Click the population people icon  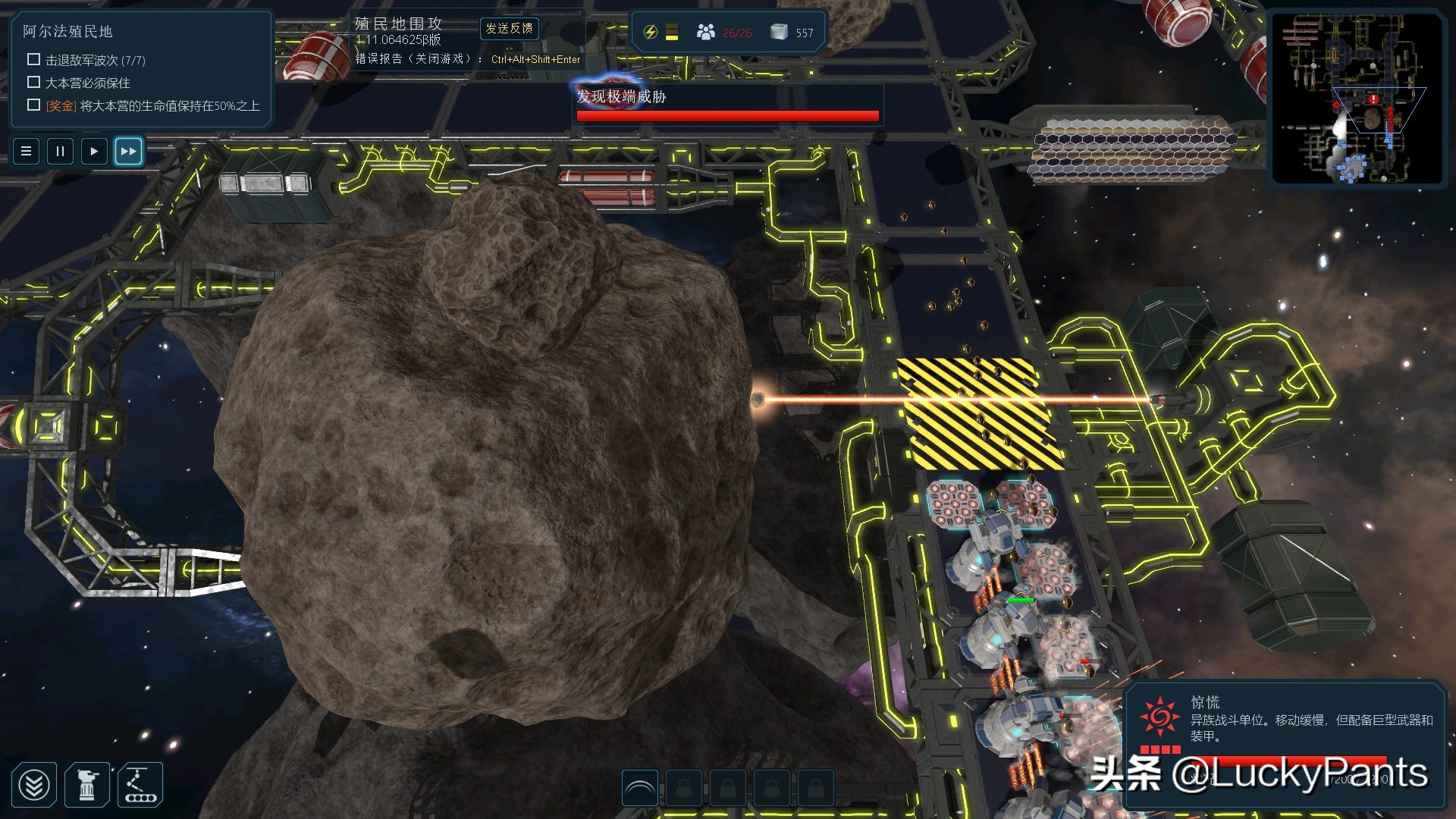706,33
